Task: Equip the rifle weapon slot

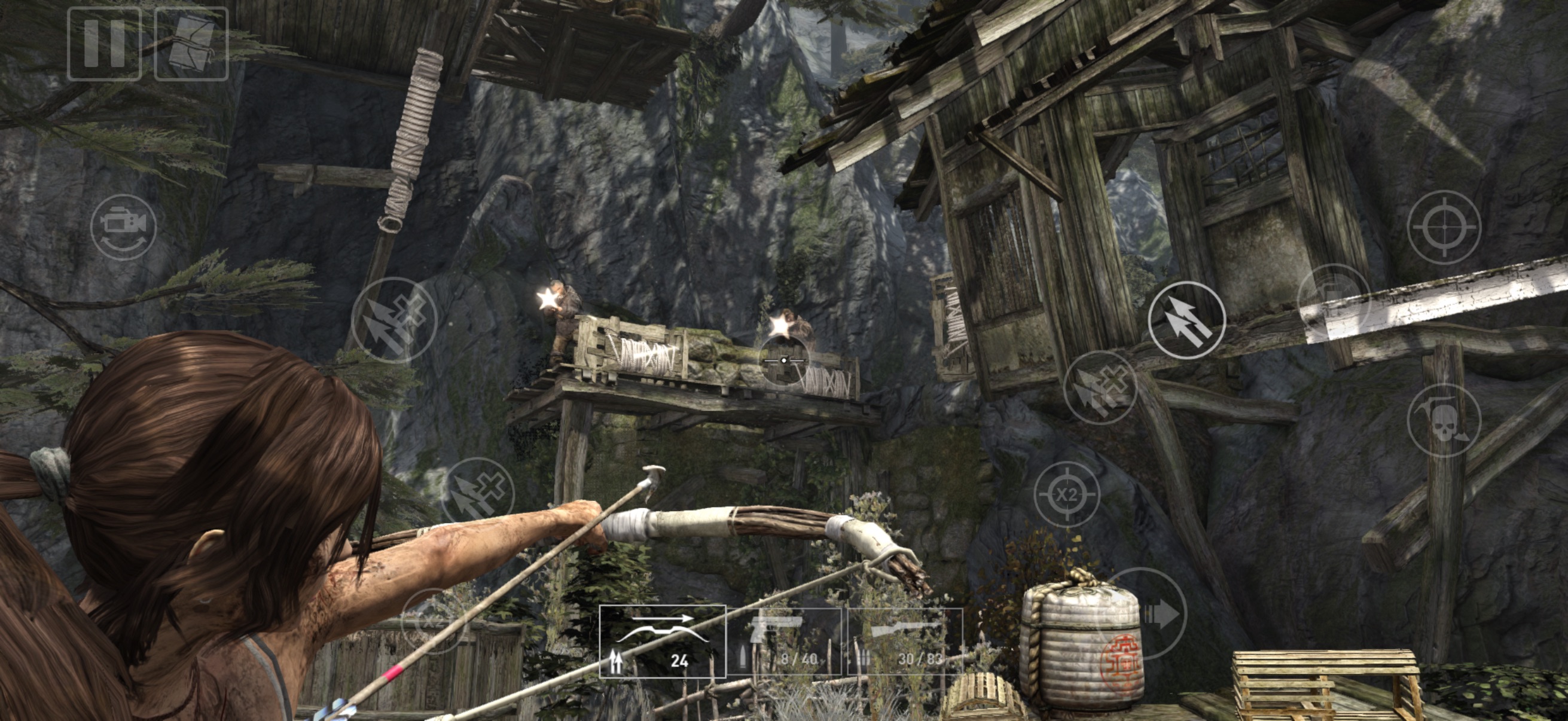Action: [x=905, y=641]
